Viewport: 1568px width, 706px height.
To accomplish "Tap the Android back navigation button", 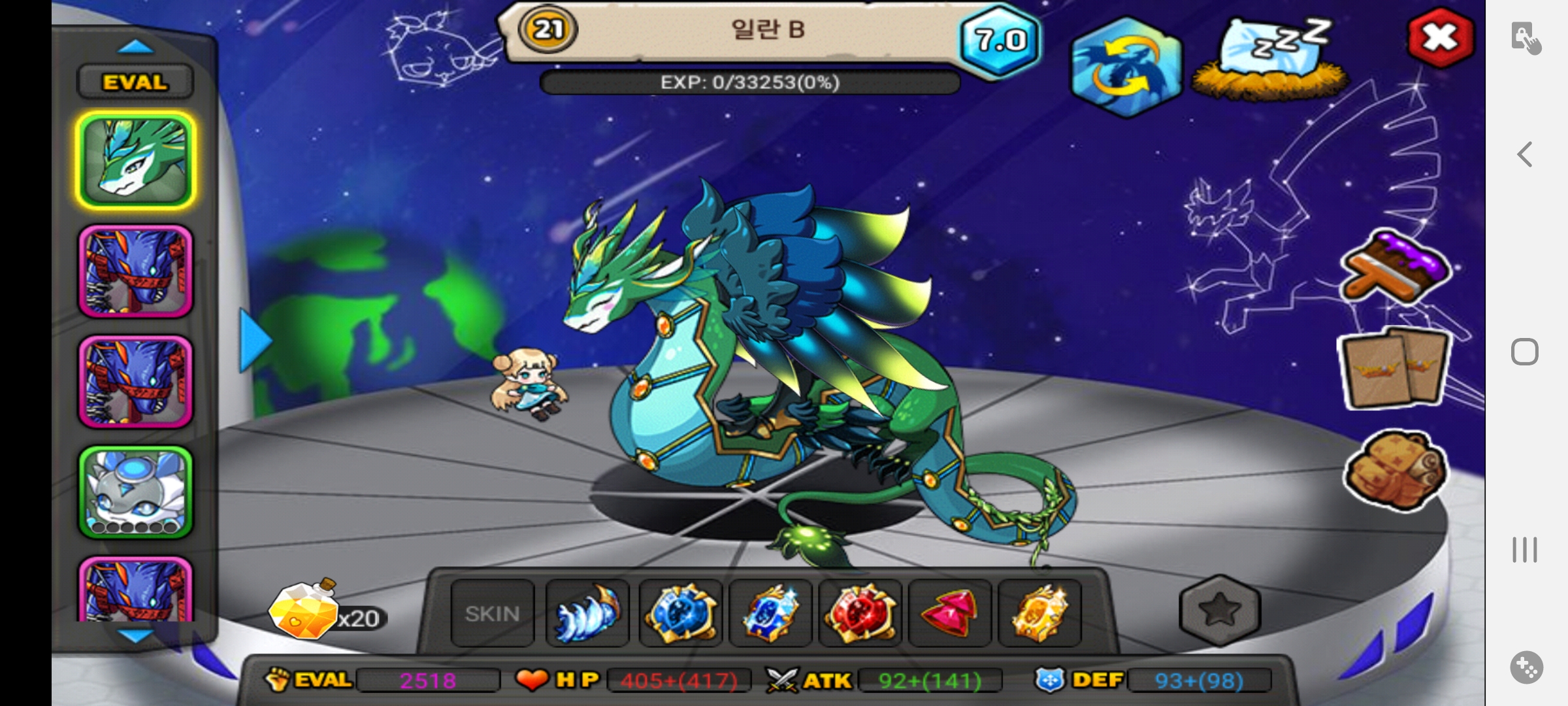I will 1525,155.
